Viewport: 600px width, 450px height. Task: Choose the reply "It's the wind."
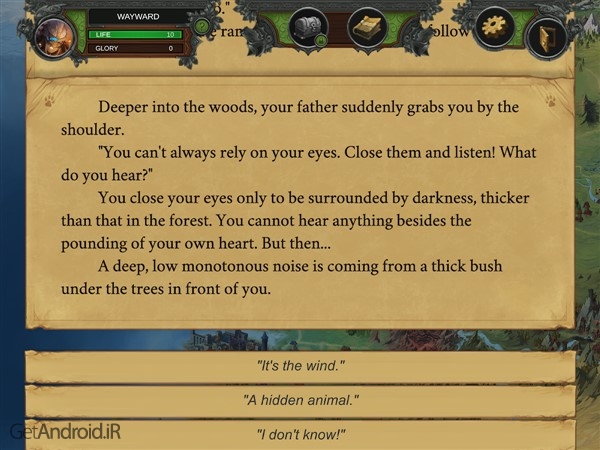point(300,366)
